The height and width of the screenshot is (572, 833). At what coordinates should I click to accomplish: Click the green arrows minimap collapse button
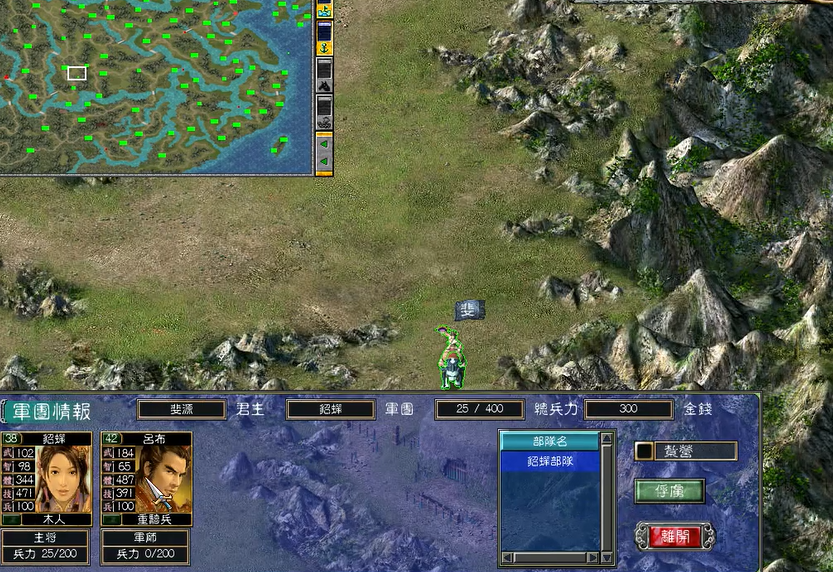click(324, 152)
